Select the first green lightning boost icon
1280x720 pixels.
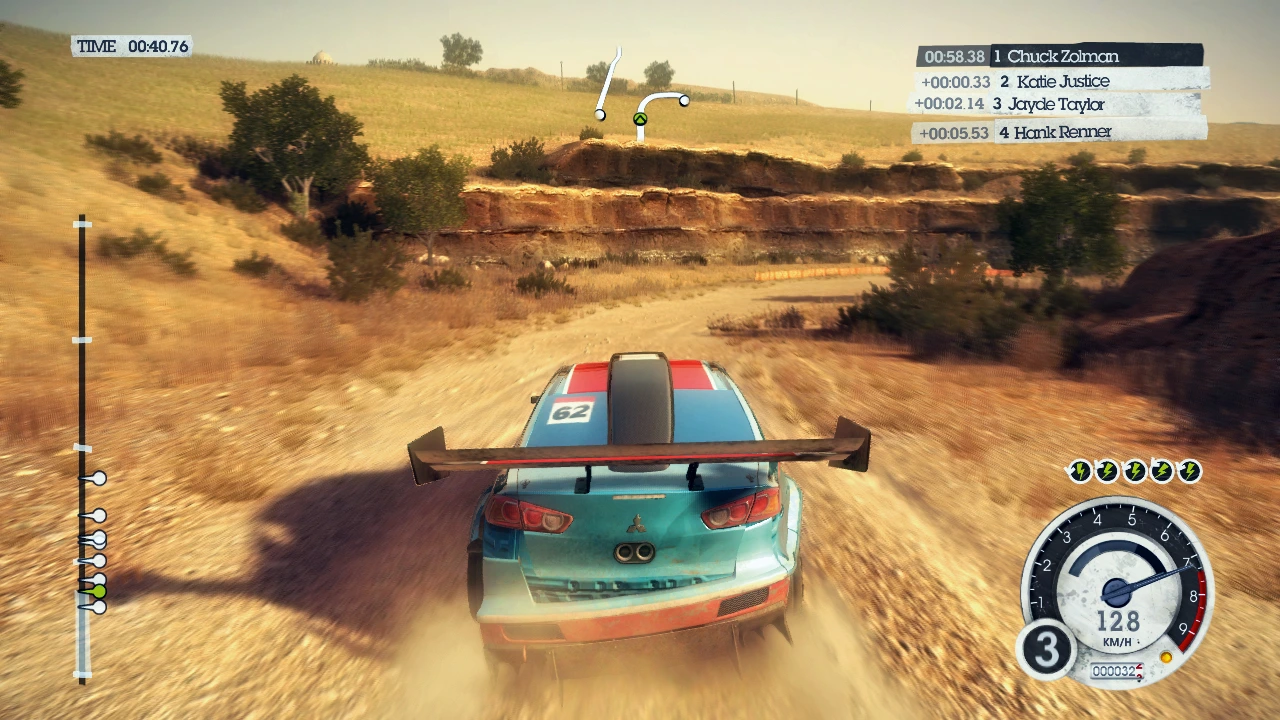point(1080,472)
